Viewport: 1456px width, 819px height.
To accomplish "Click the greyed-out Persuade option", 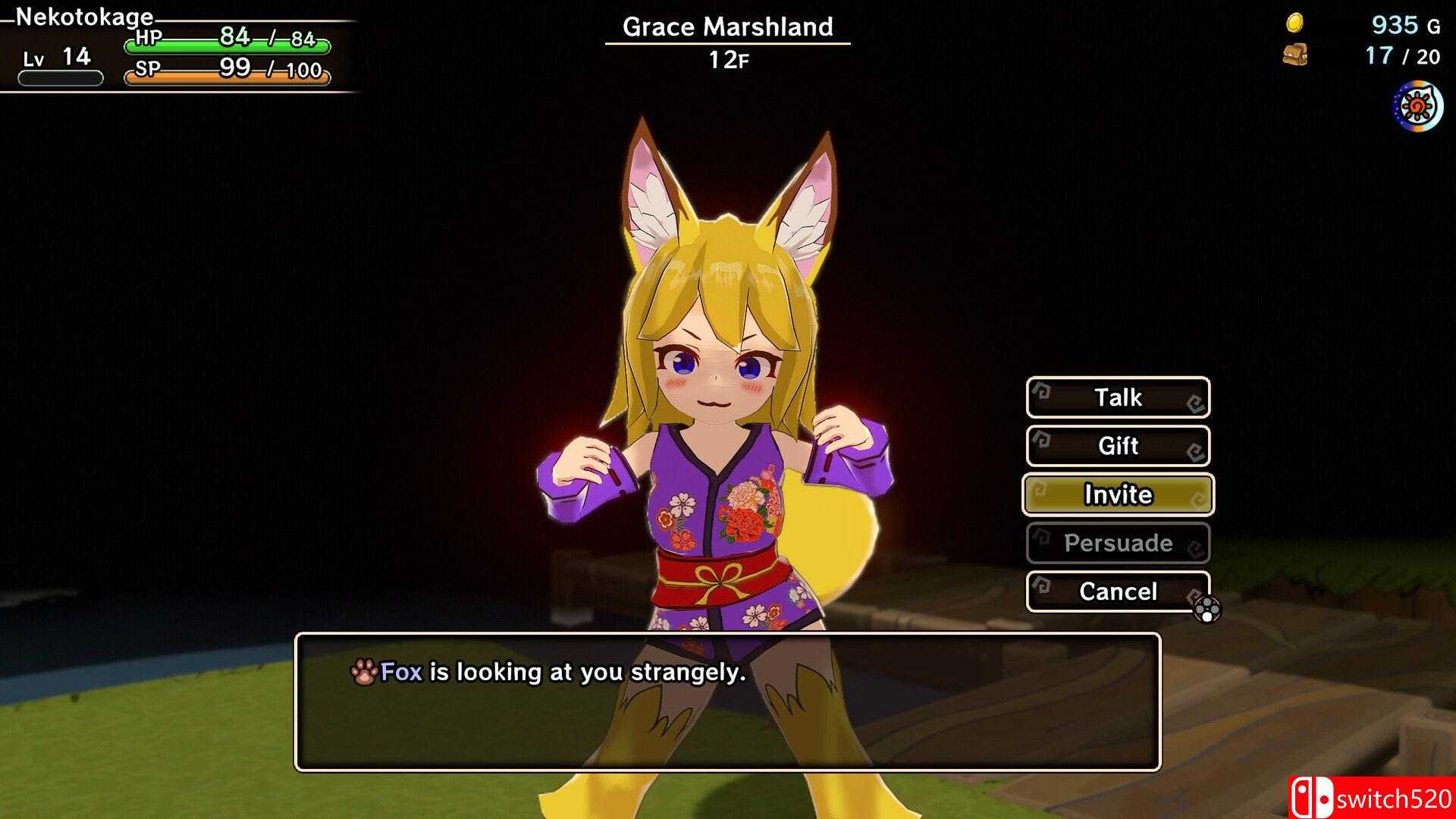I will tap(1118, 543).
